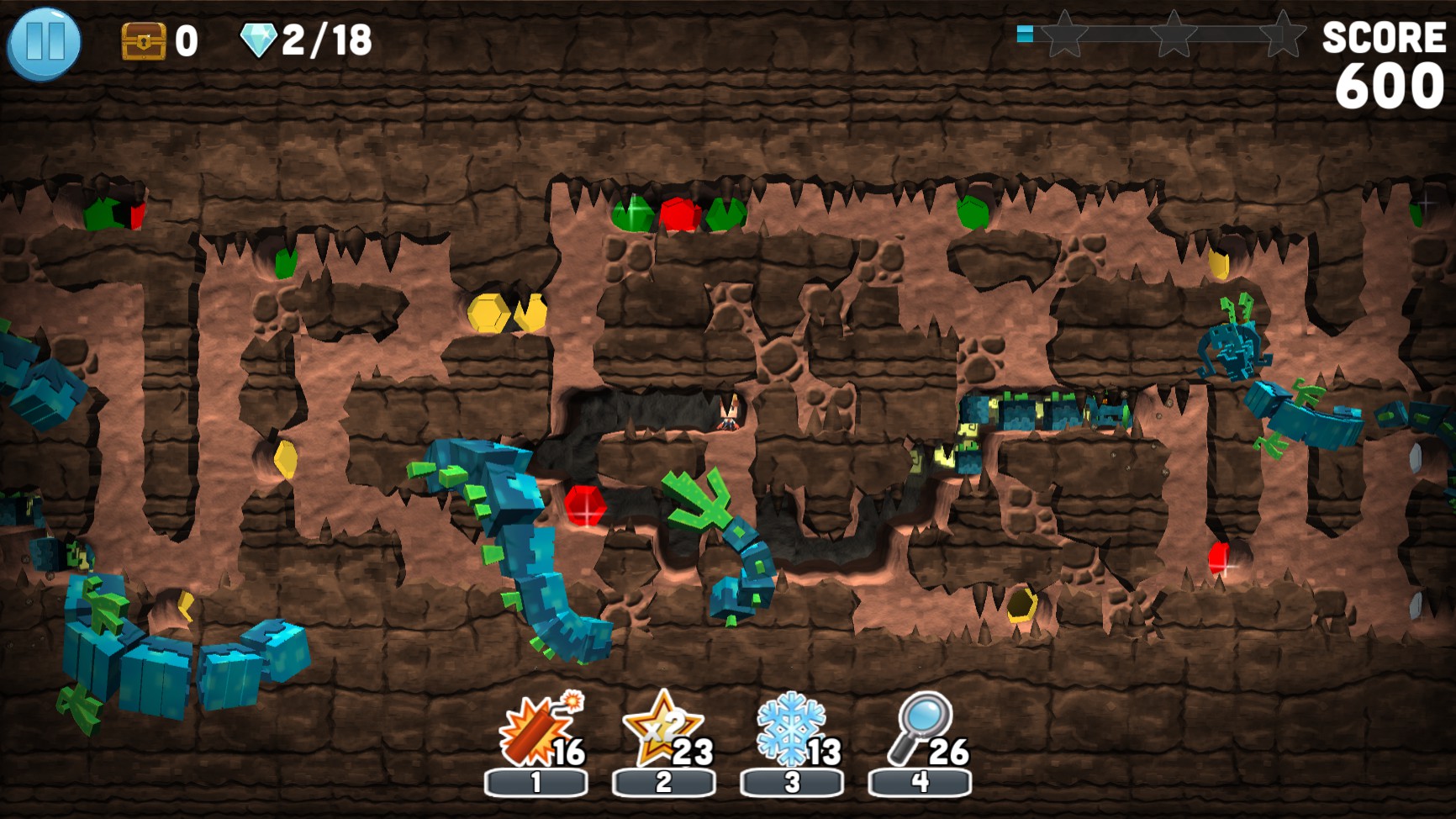
Task: Click the red gem near the center cavern
Action: [x=588, y=506]
